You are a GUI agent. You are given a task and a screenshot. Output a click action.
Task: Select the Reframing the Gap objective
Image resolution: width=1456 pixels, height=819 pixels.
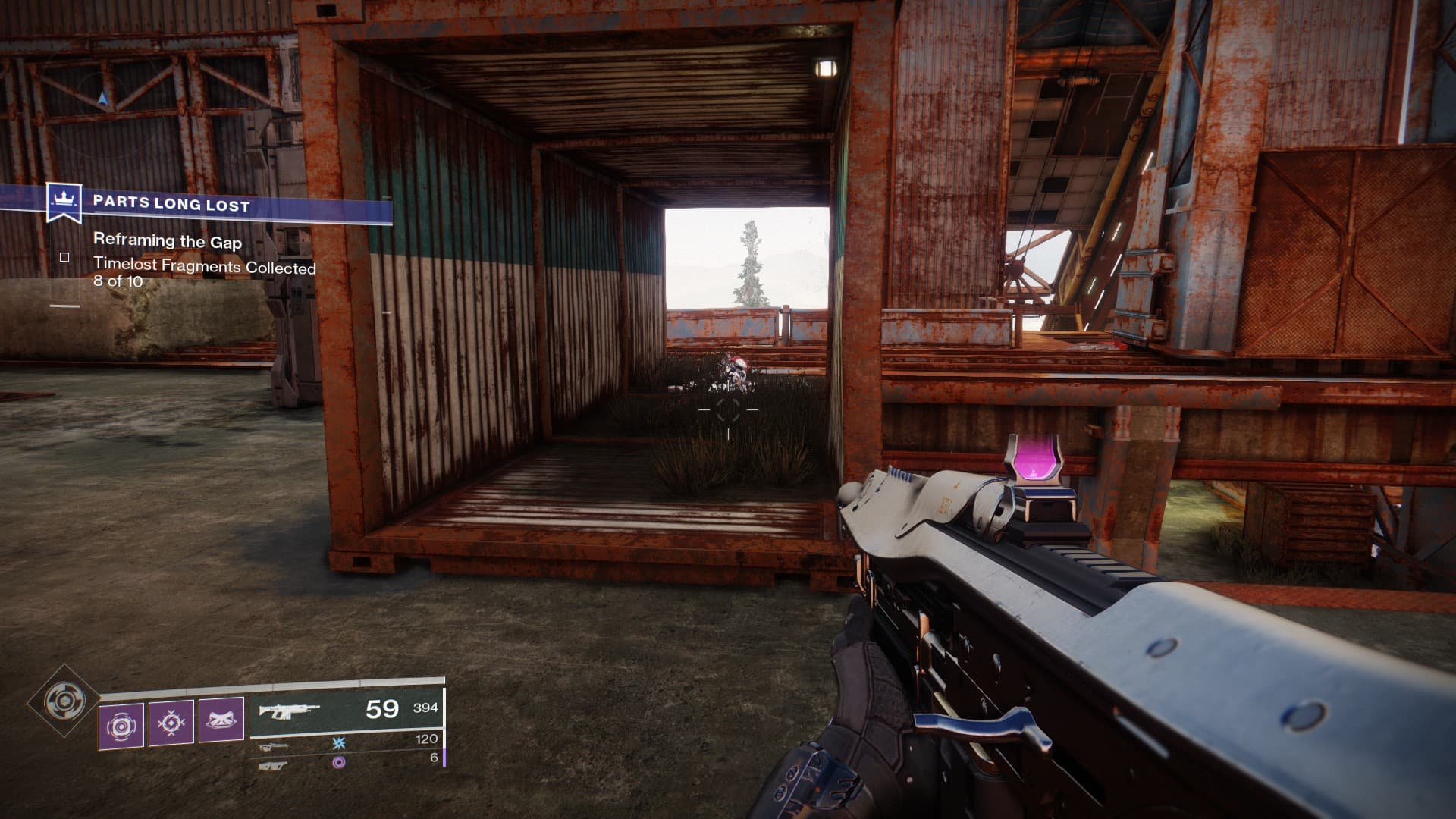[168, 241]
